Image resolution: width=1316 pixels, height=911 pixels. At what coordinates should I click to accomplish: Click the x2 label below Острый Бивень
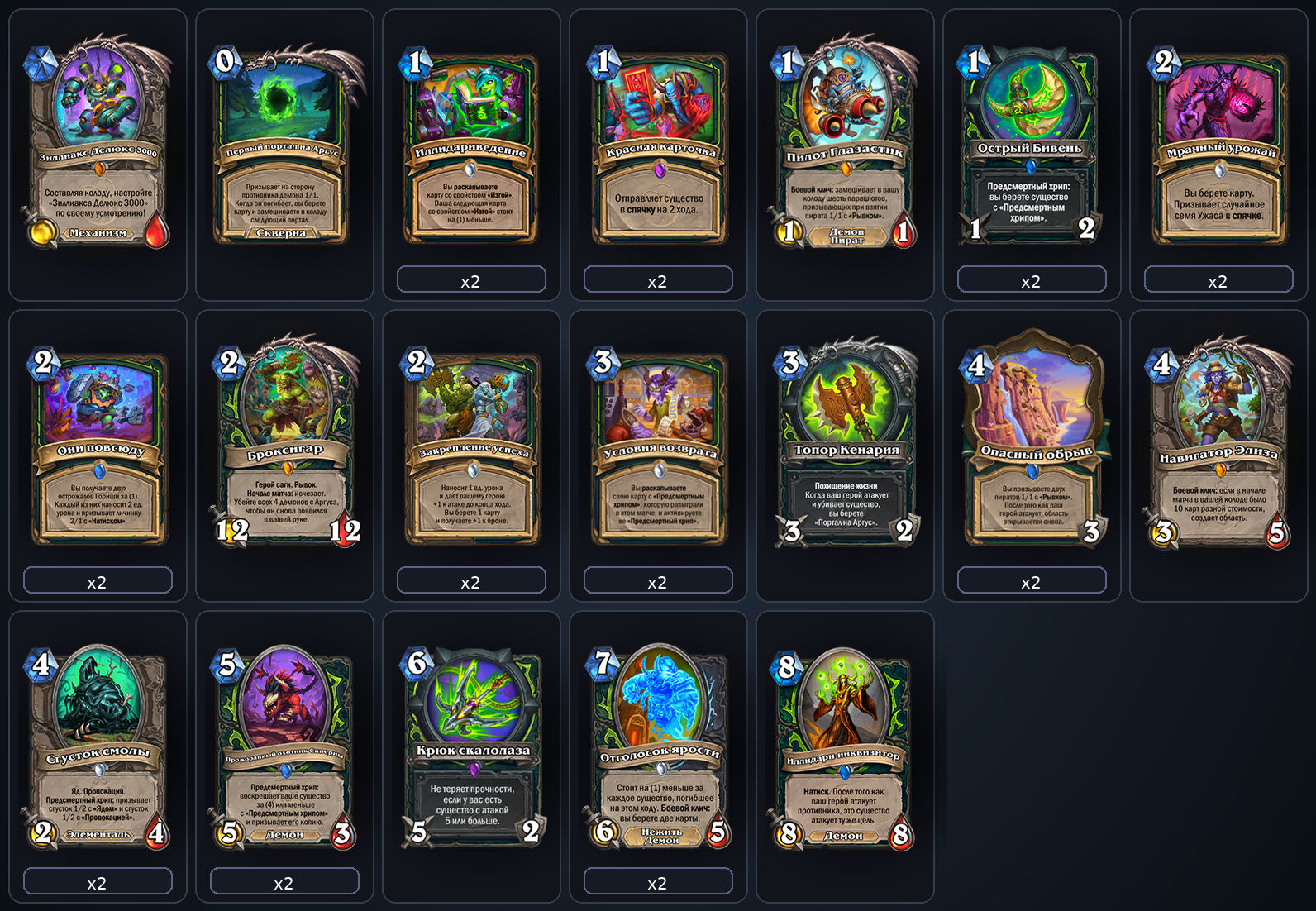pyautogui.click(x=1032, y=280)
